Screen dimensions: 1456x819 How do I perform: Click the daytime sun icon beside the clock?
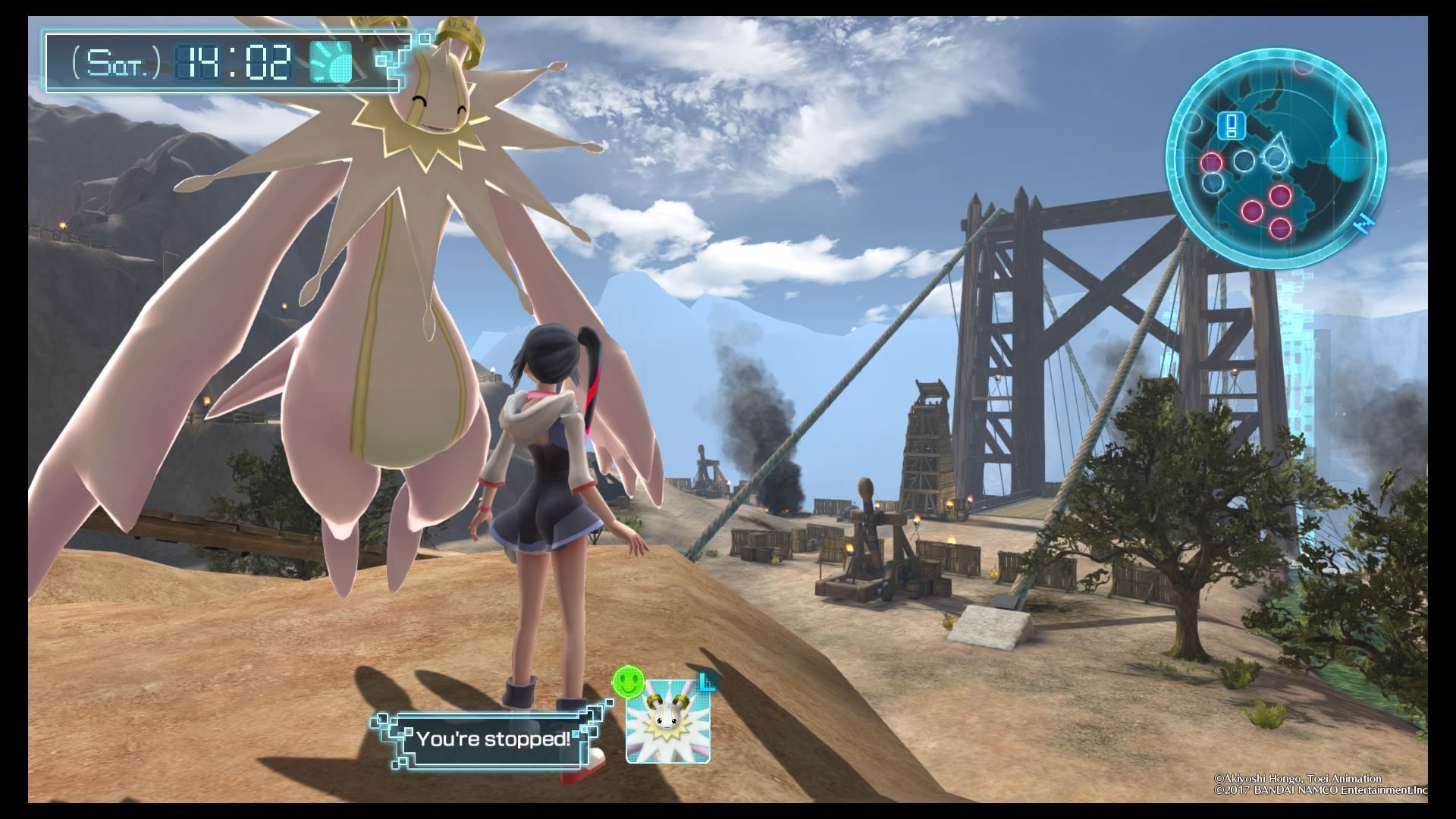pos(331,62)
